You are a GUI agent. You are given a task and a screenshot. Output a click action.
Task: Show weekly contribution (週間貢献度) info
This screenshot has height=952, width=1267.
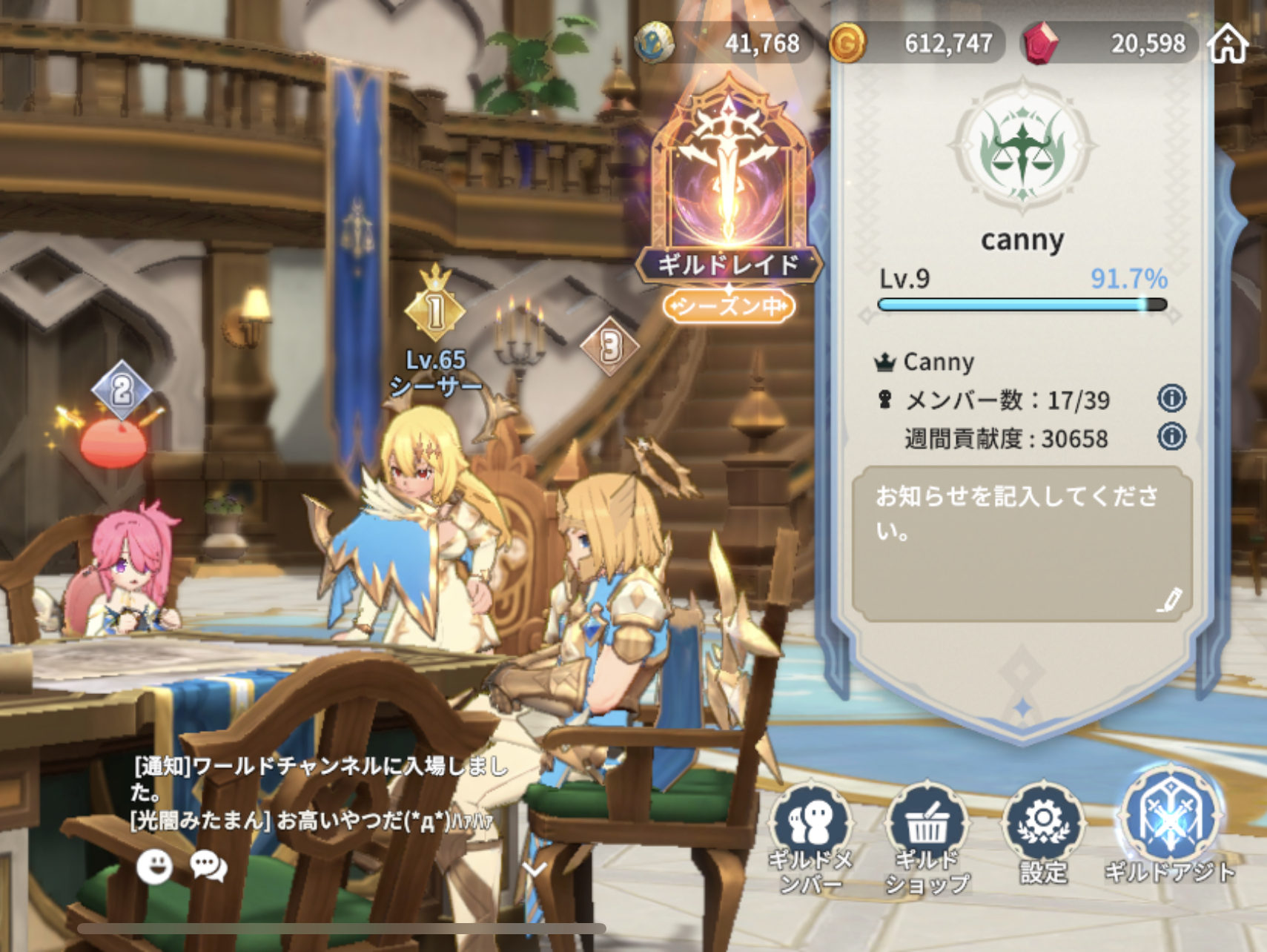1171,436
